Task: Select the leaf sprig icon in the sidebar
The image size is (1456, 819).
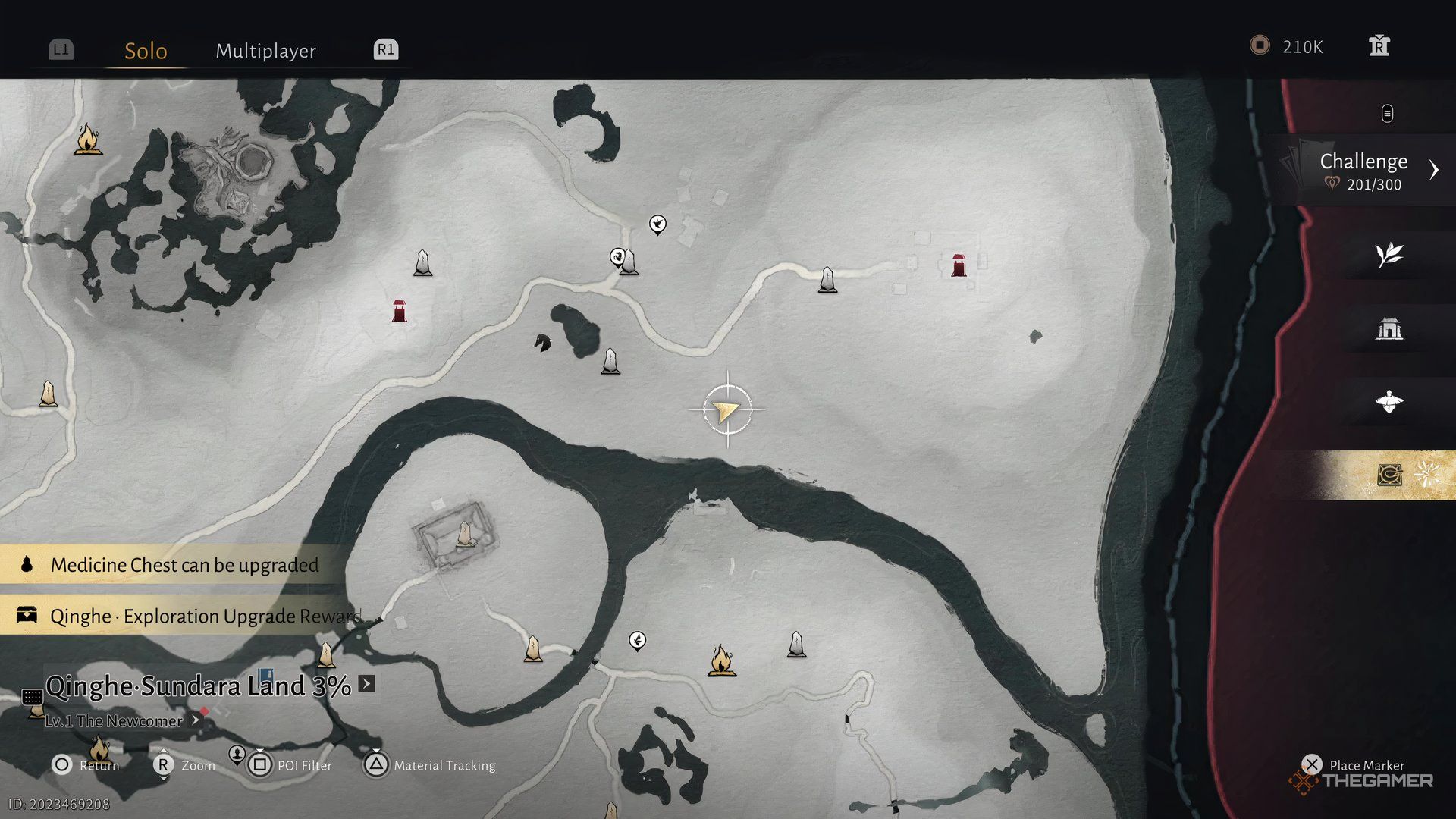Action: coord(1389,255)
